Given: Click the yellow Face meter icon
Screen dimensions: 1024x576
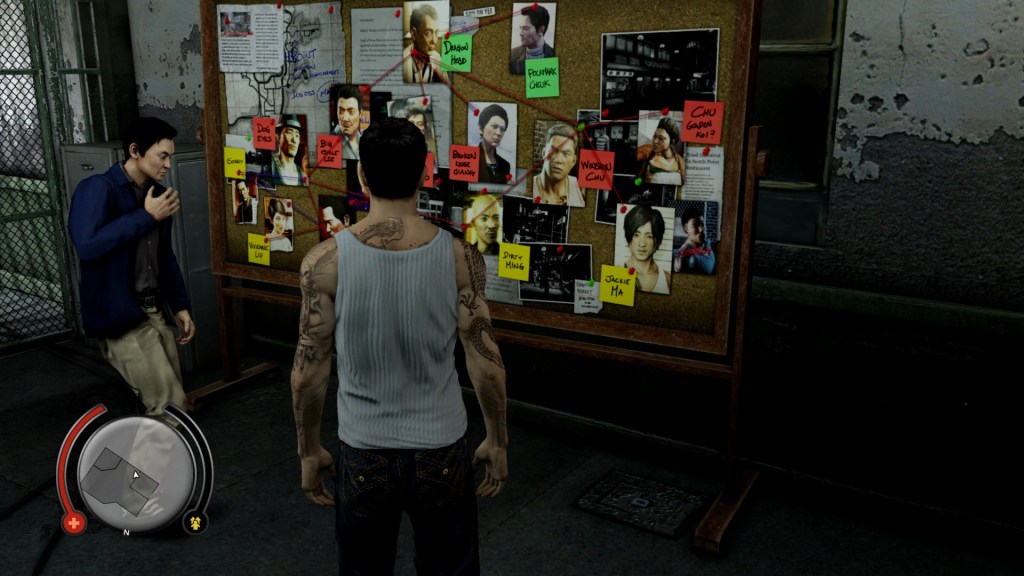Looking at the screenshot, I should [194, 522].
